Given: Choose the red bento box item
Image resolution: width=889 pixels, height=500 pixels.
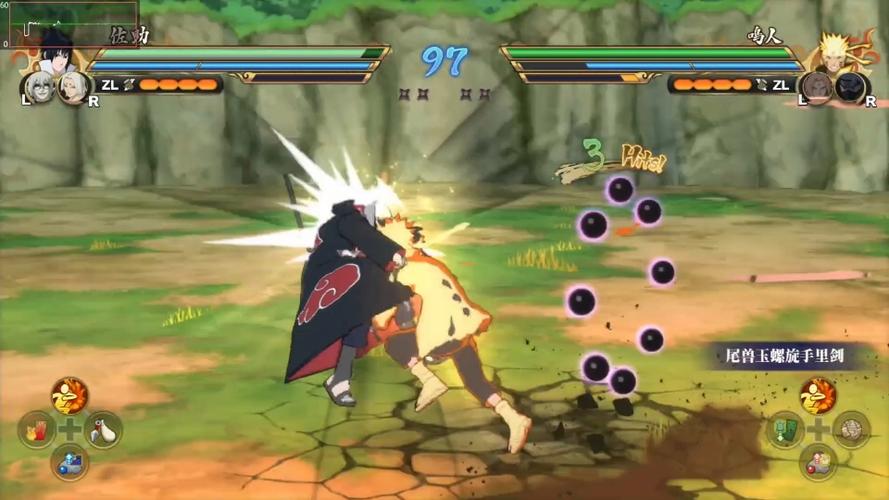Looking at the screenshot, I should pyautogui.click(x=818, y=462).
